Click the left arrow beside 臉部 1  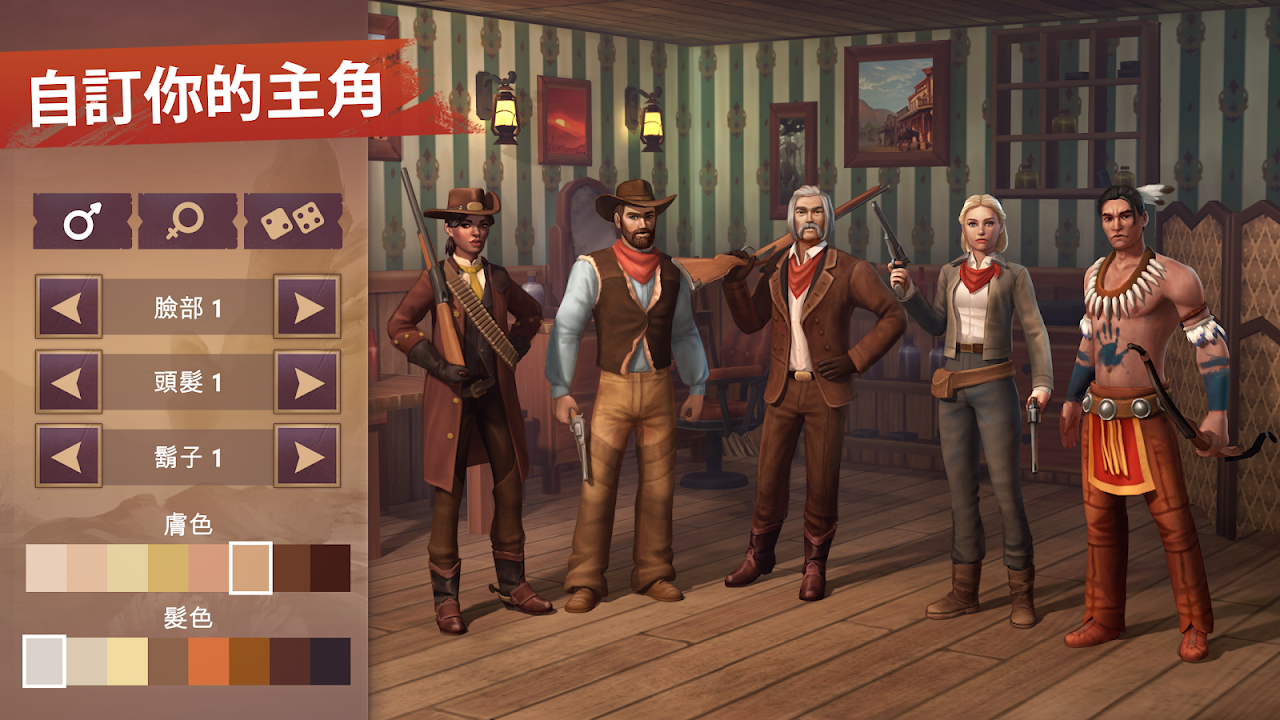(x=68, y=307)
